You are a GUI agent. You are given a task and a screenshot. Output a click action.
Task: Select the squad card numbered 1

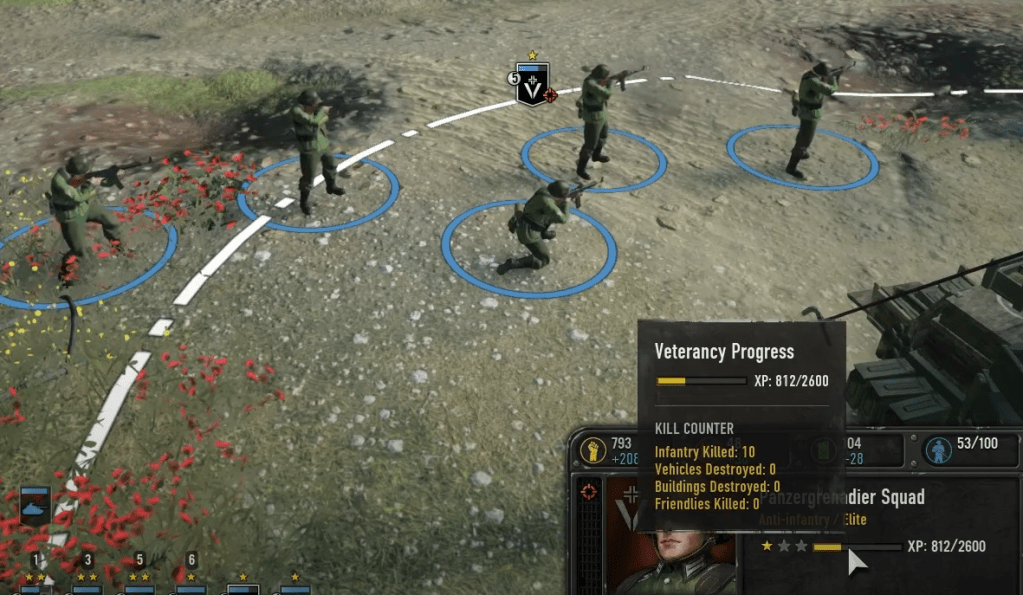(35, 583)
